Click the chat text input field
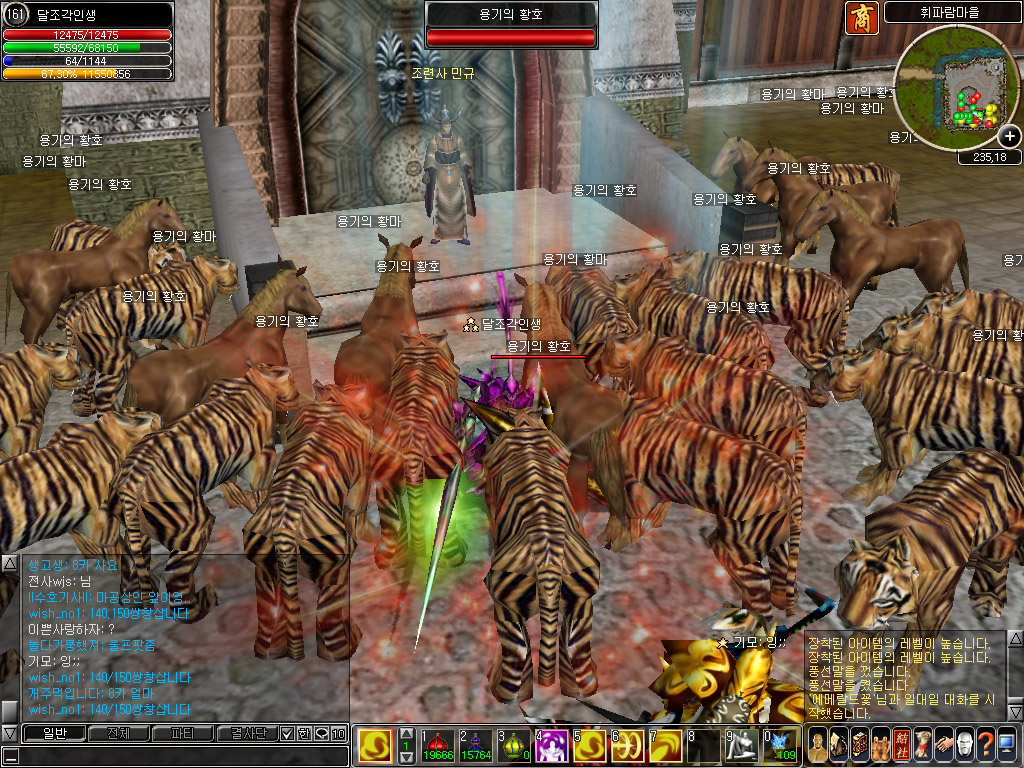Viewport: 1024px width, 768px height. click(180, 756)
